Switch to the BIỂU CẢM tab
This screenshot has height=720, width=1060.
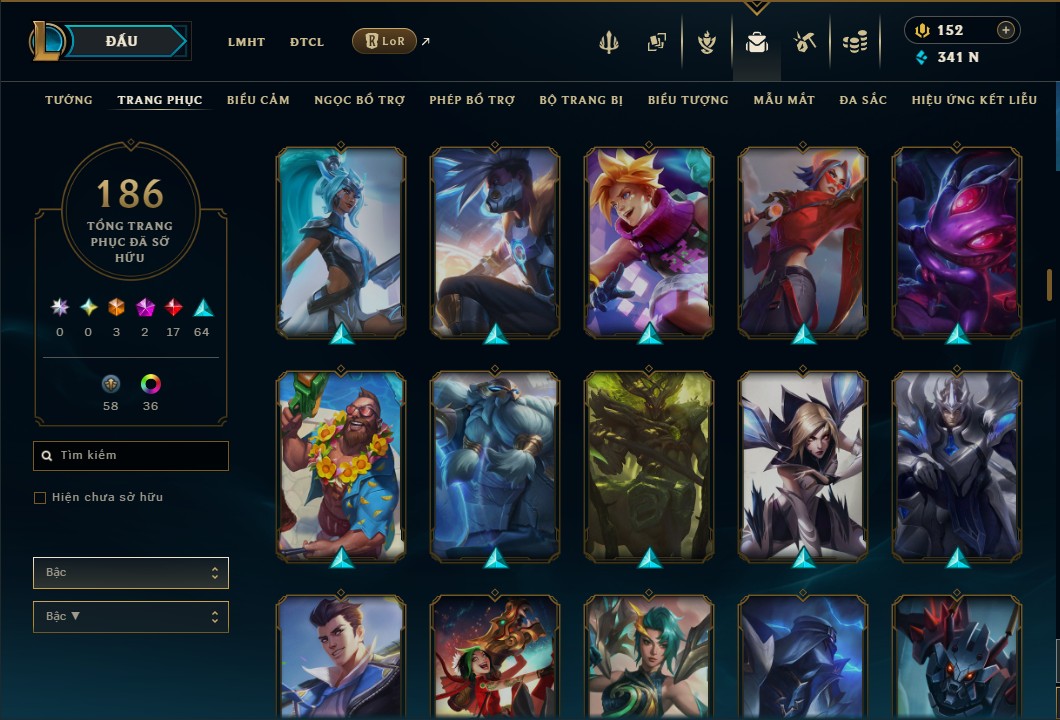coord(258,100)
